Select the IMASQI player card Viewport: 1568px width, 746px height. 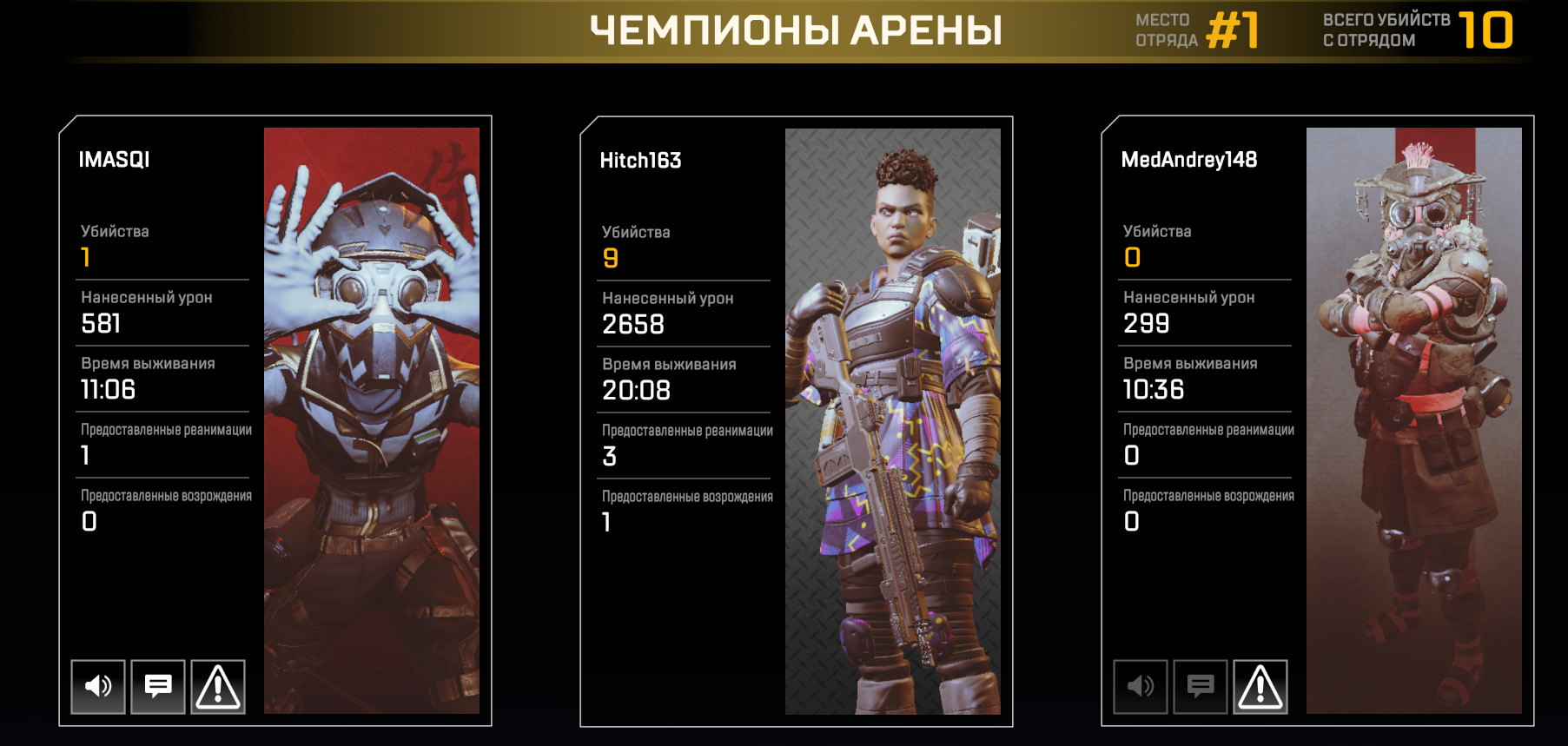pos(275,420)
